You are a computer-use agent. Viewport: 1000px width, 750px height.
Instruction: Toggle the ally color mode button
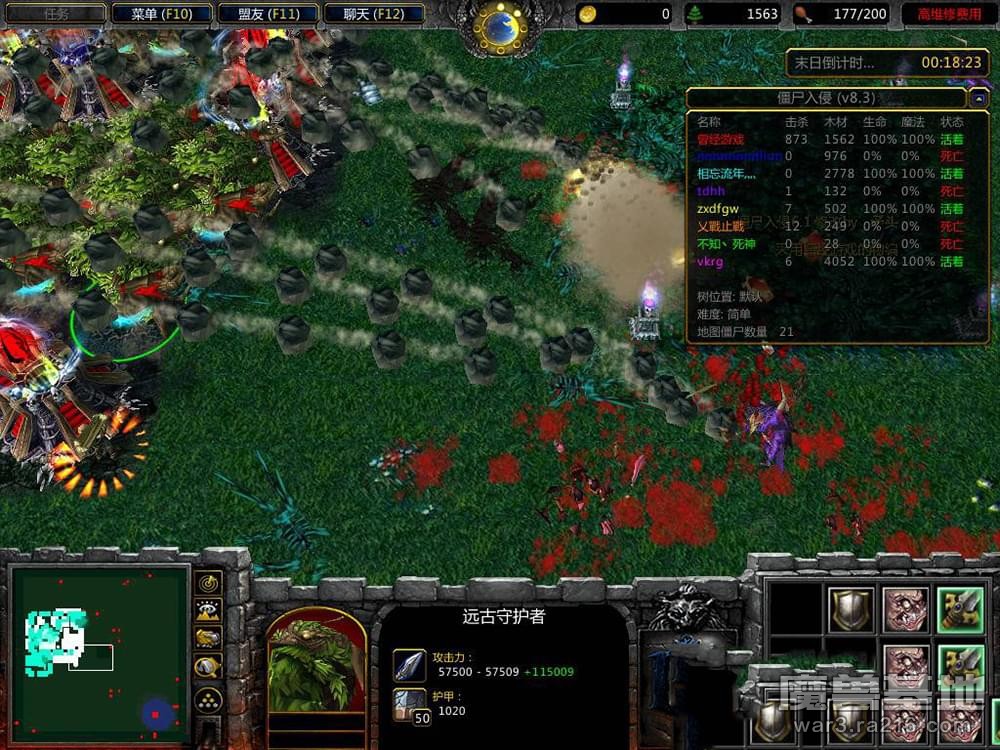209,638
